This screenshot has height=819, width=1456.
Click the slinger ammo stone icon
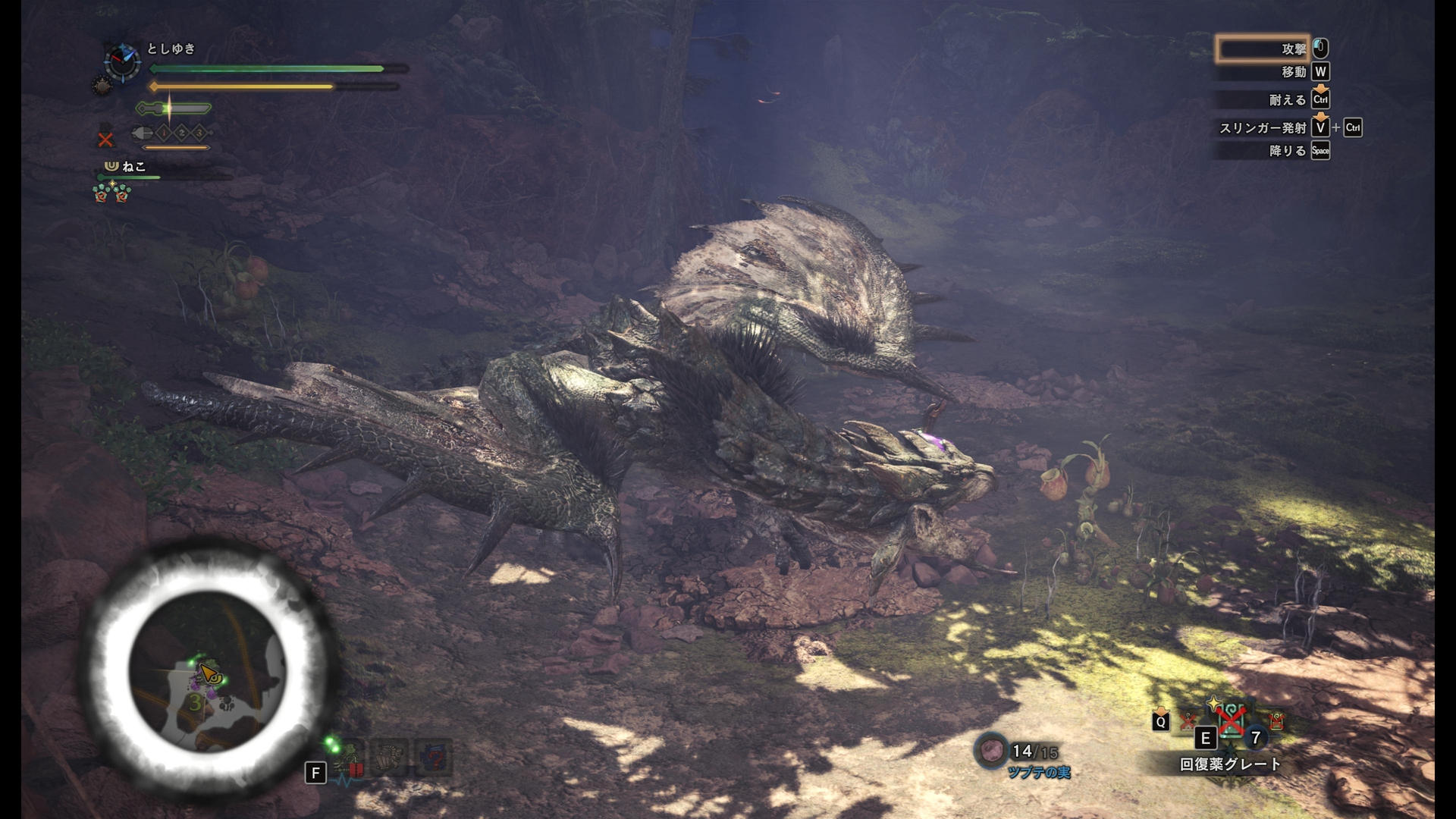tap(990, 751)
